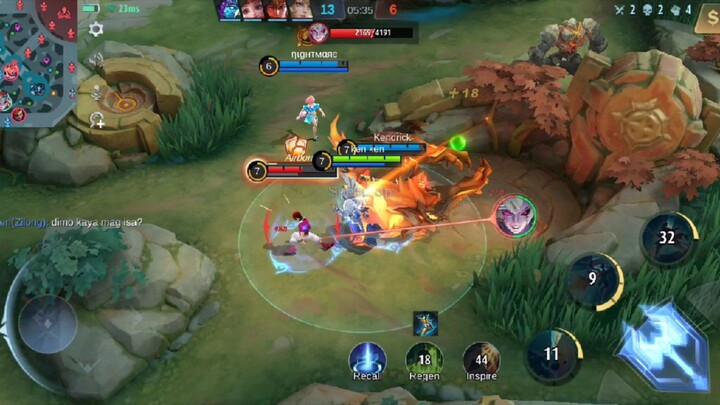Toggle the voice speaker icon
This screenshot has width=720, height=405.
(97, 58)
